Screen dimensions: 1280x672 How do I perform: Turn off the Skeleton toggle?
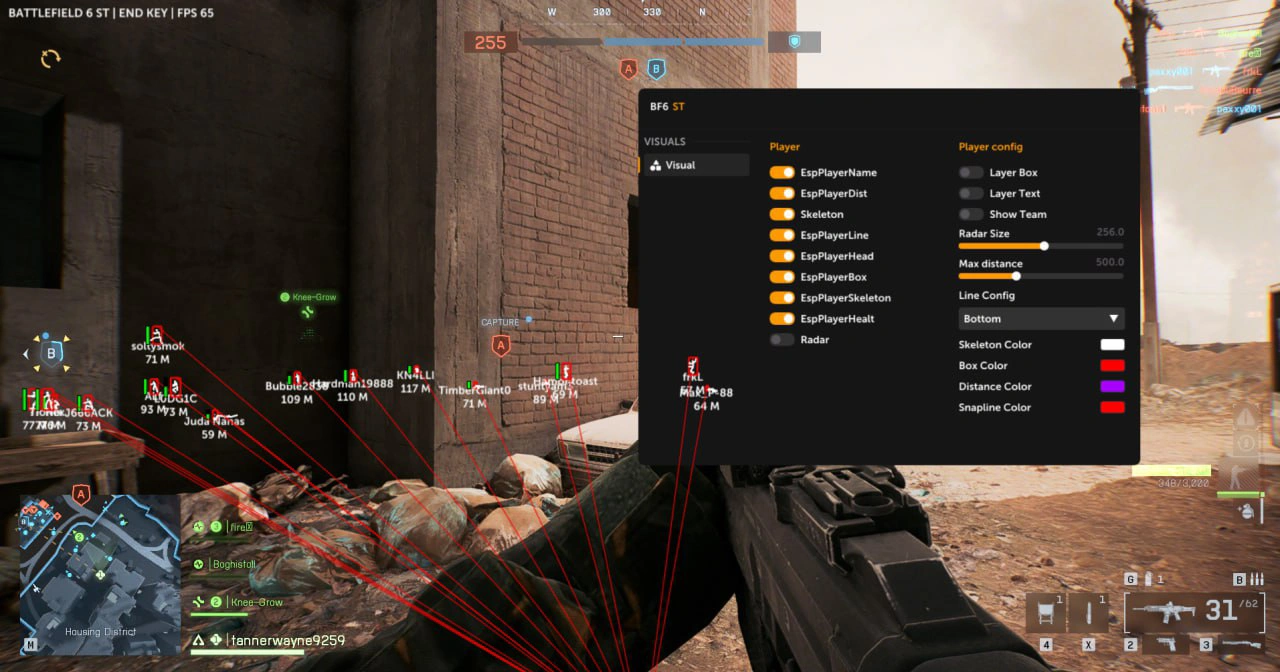click(x=782, y=215)
